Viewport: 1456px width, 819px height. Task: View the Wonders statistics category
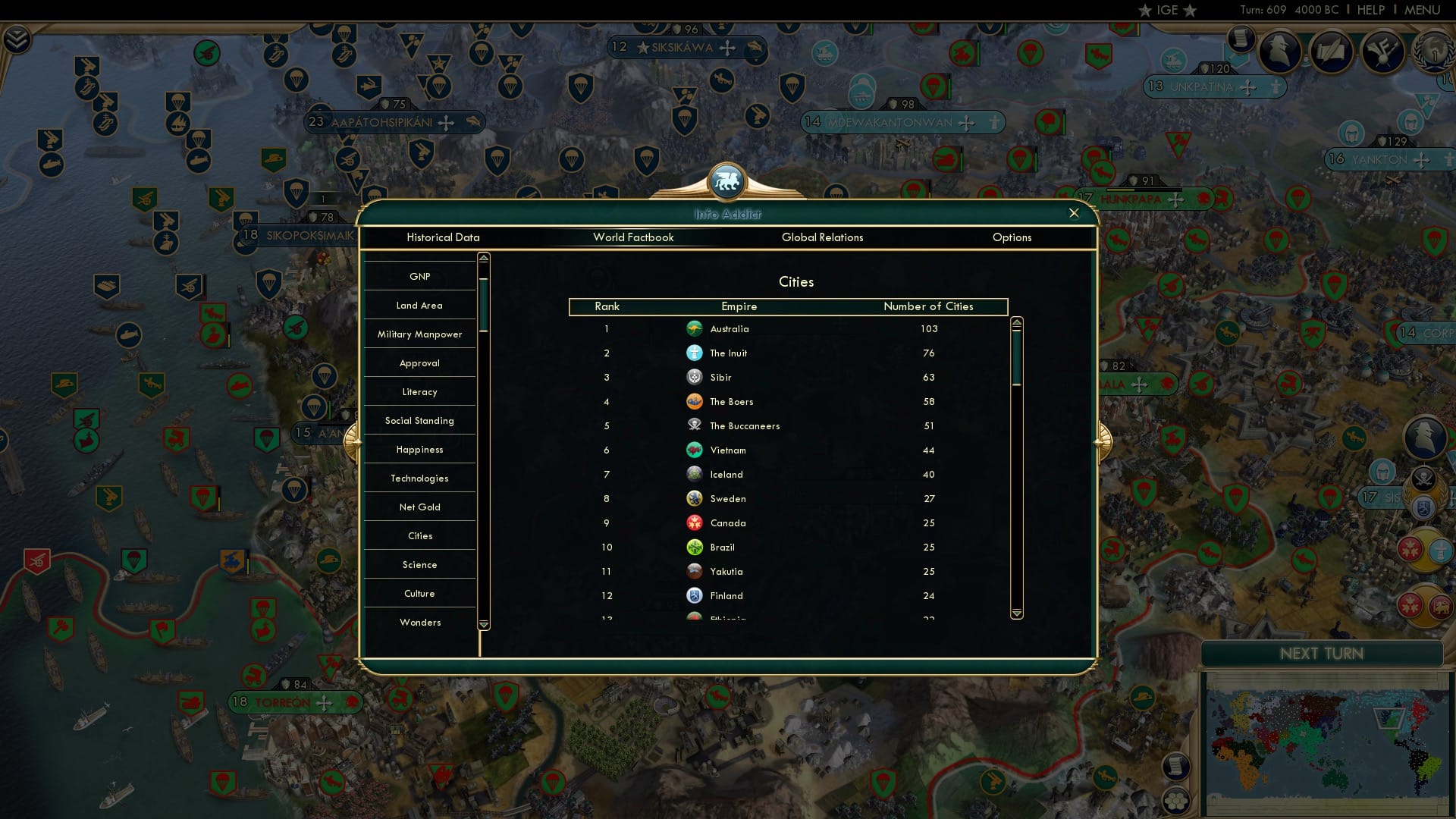coord(419,622)
